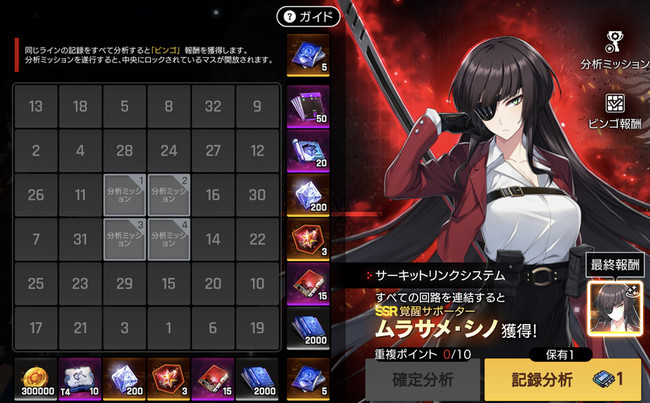Choose bingo tile number 31
The image size is (650, 403).
(80, 239)
